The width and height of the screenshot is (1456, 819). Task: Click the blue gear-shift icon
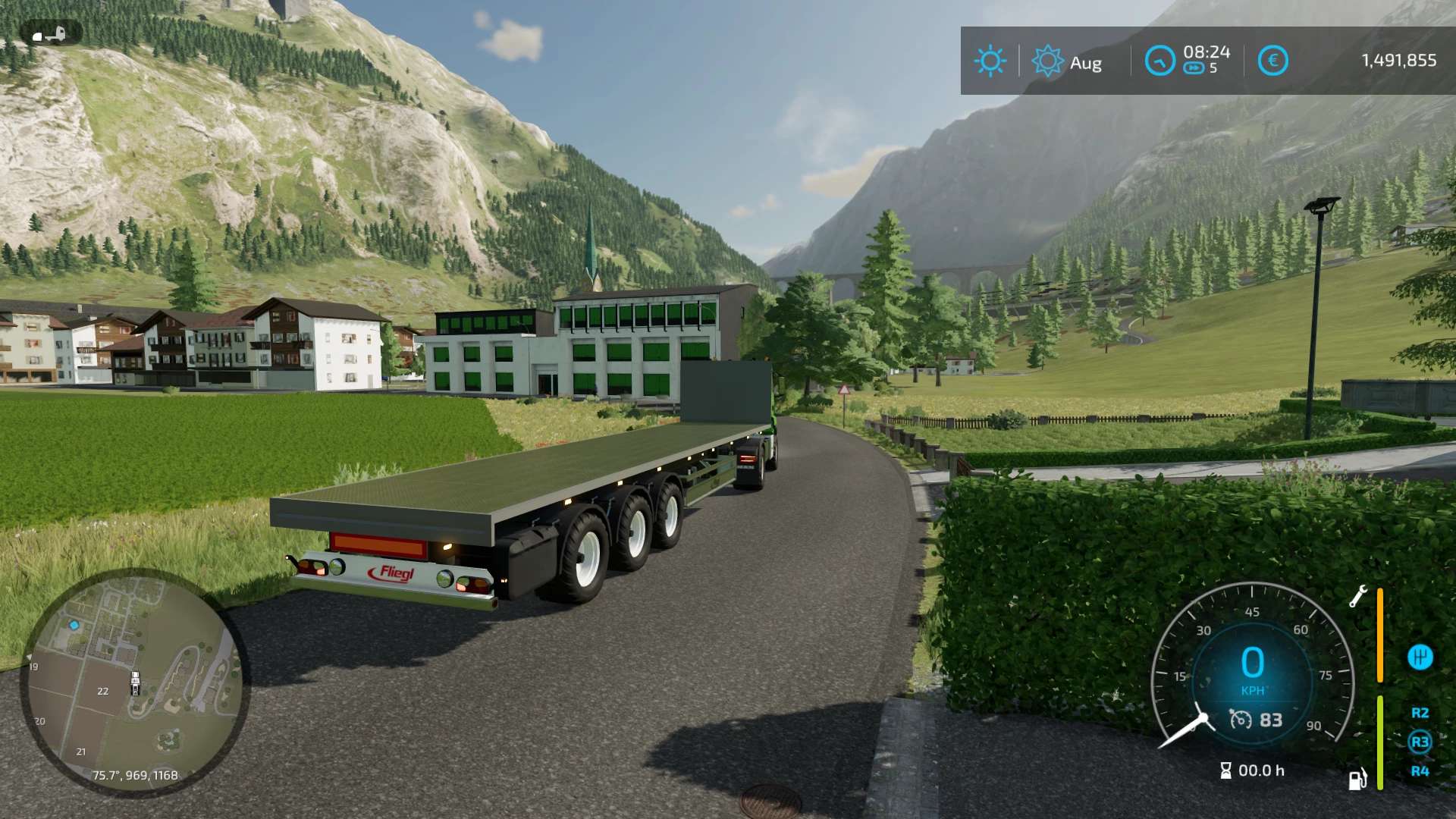pyautogui.click(x=1420, y=657)
